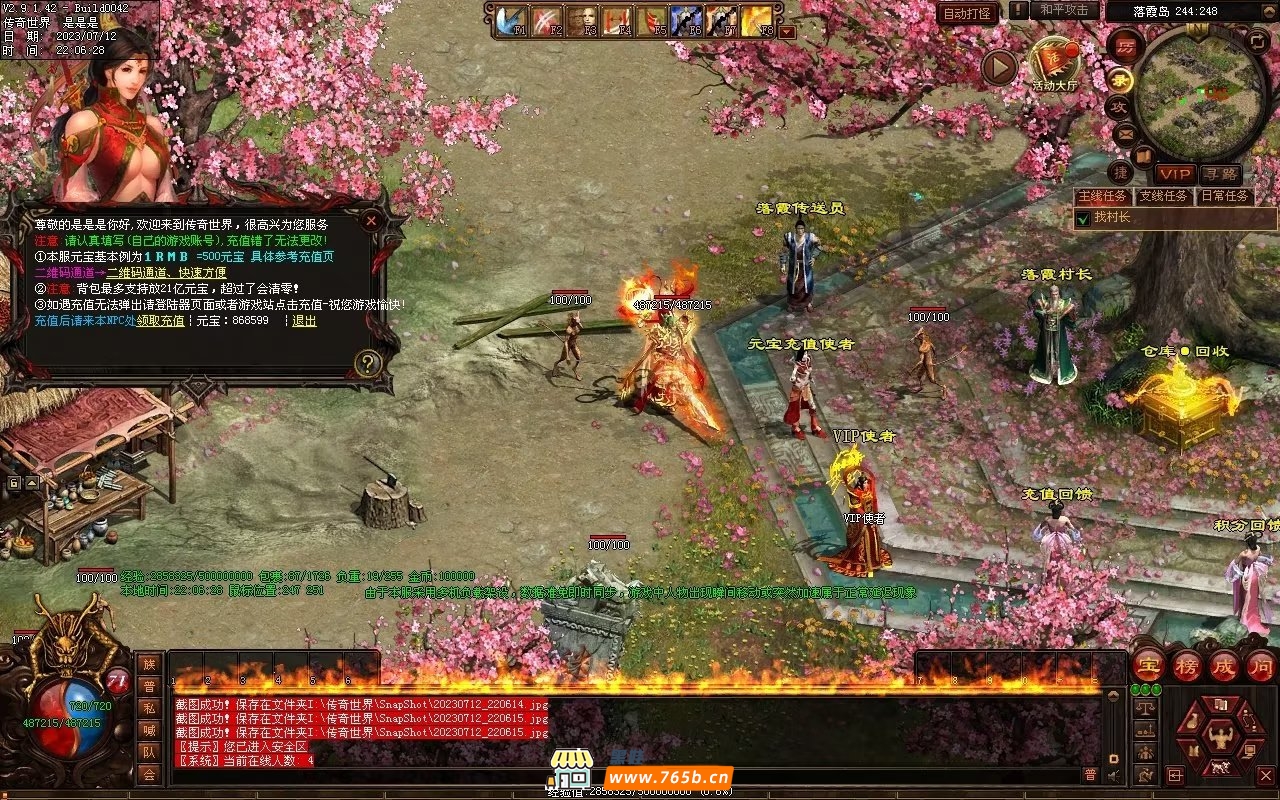Select the 找村长 quest entry
The width and height of the screenshot is (1280, 800).
point(1111,217)
